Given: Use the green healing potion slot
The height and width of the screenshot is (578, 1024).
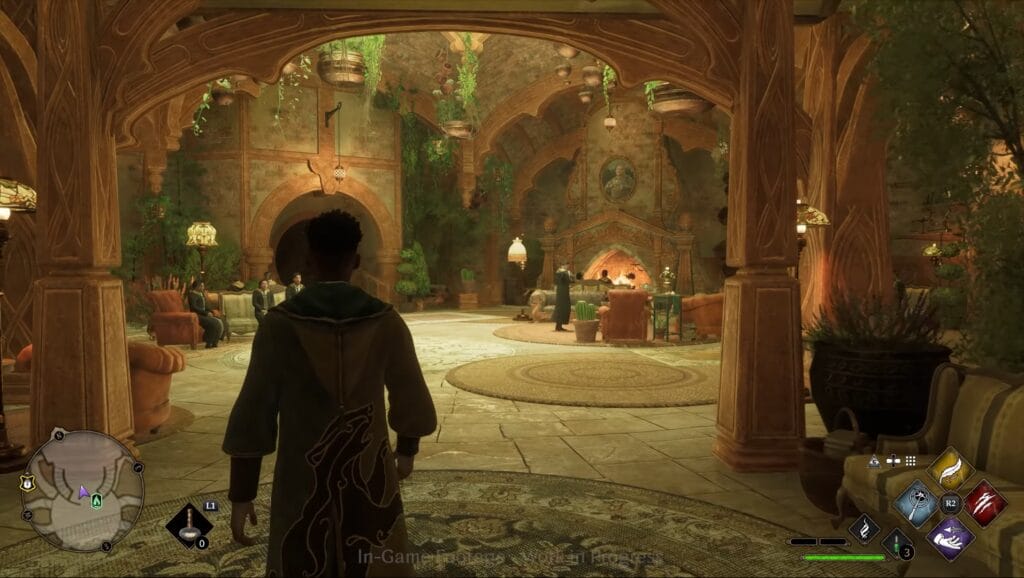Looking at the screenshot, I should [898, 543].
